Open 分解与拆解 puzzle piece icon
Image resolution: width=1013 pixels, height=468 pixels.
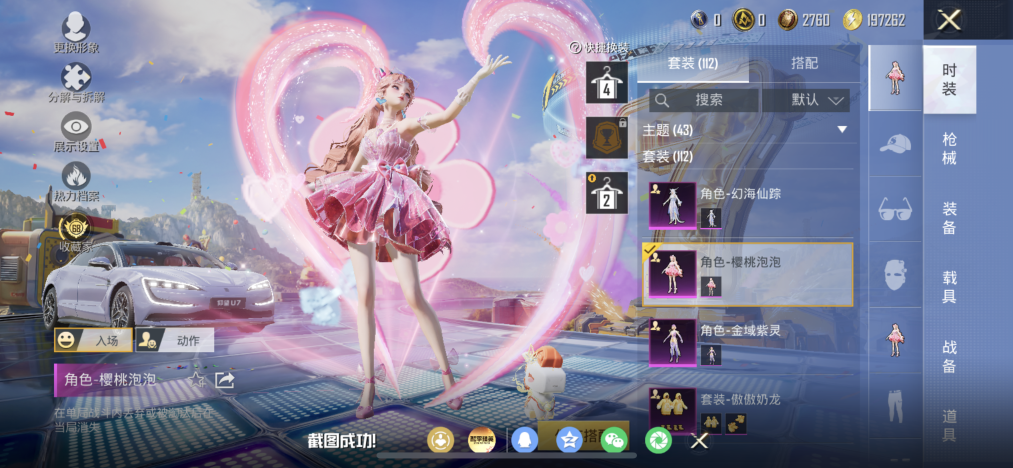pos(76,83)
